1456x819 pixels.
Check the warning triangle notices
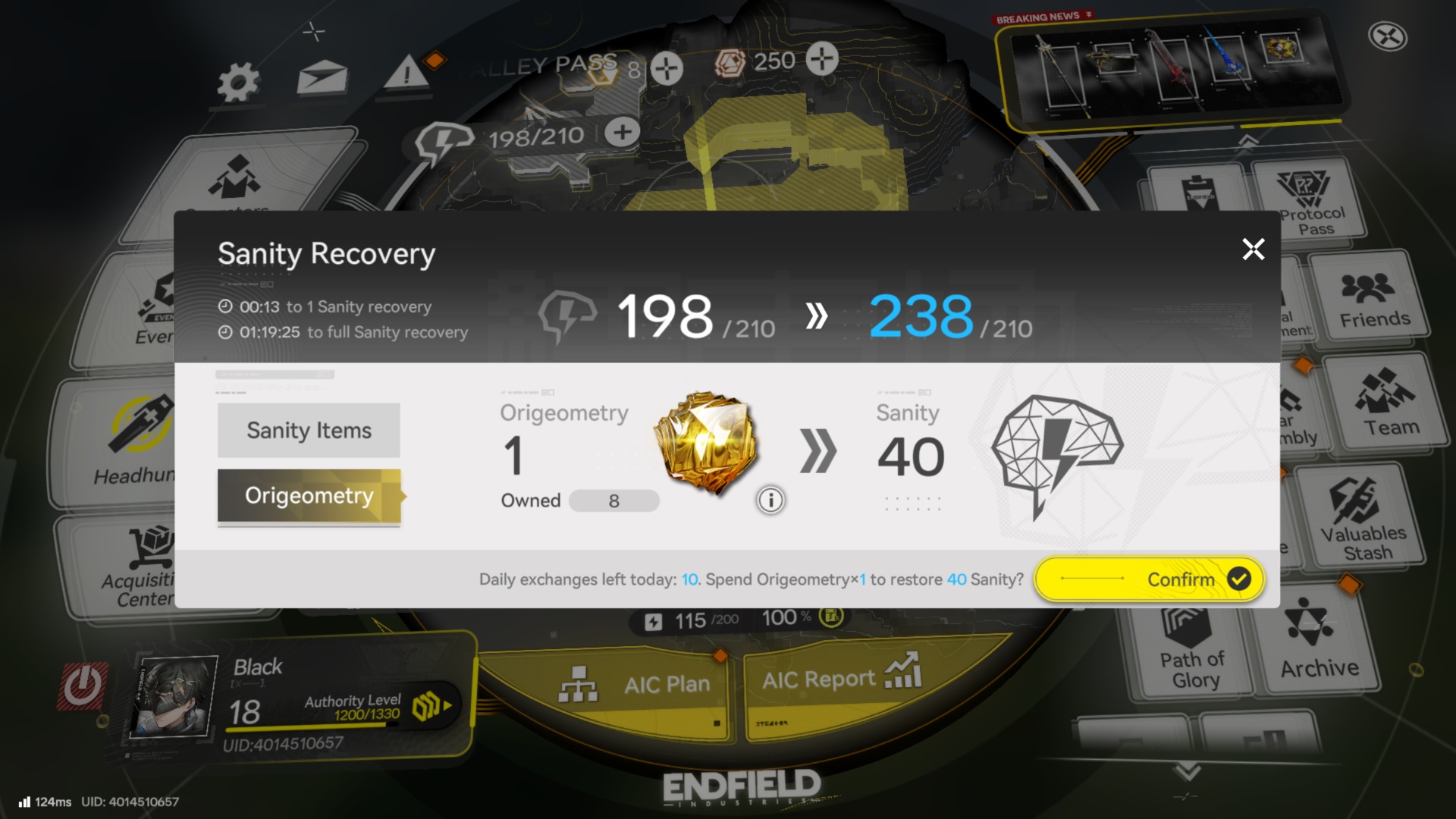tap(406, 74)
